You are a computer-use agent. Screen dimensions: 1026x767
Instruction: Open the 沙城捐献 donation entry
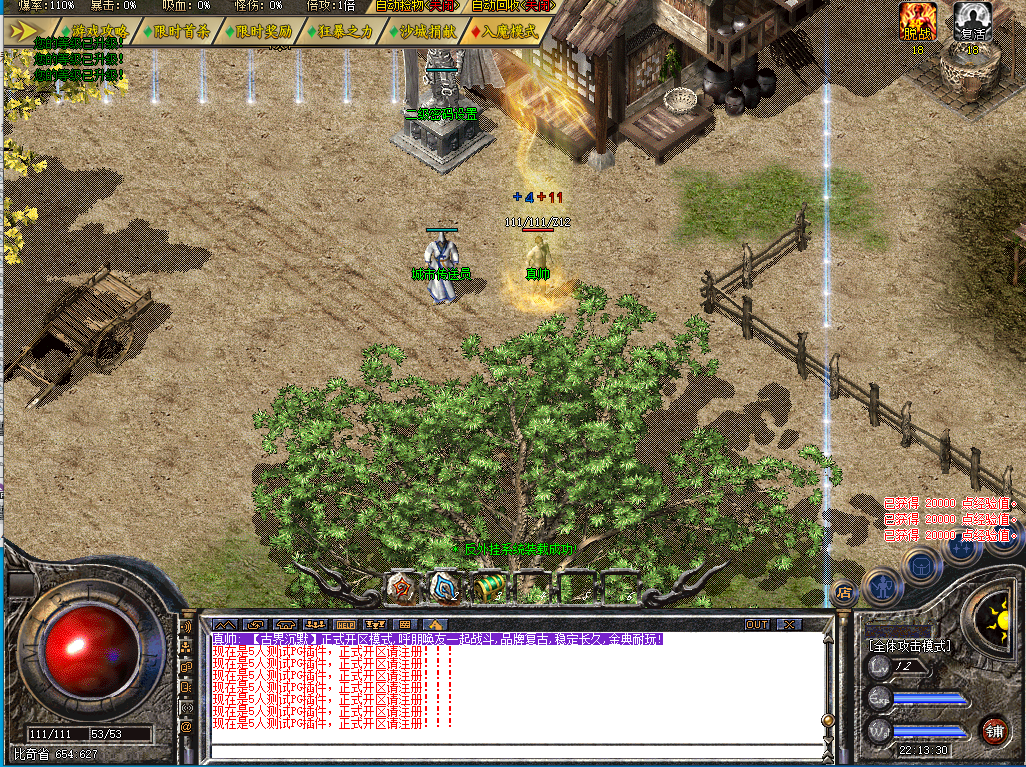click(x=427, y=31)
